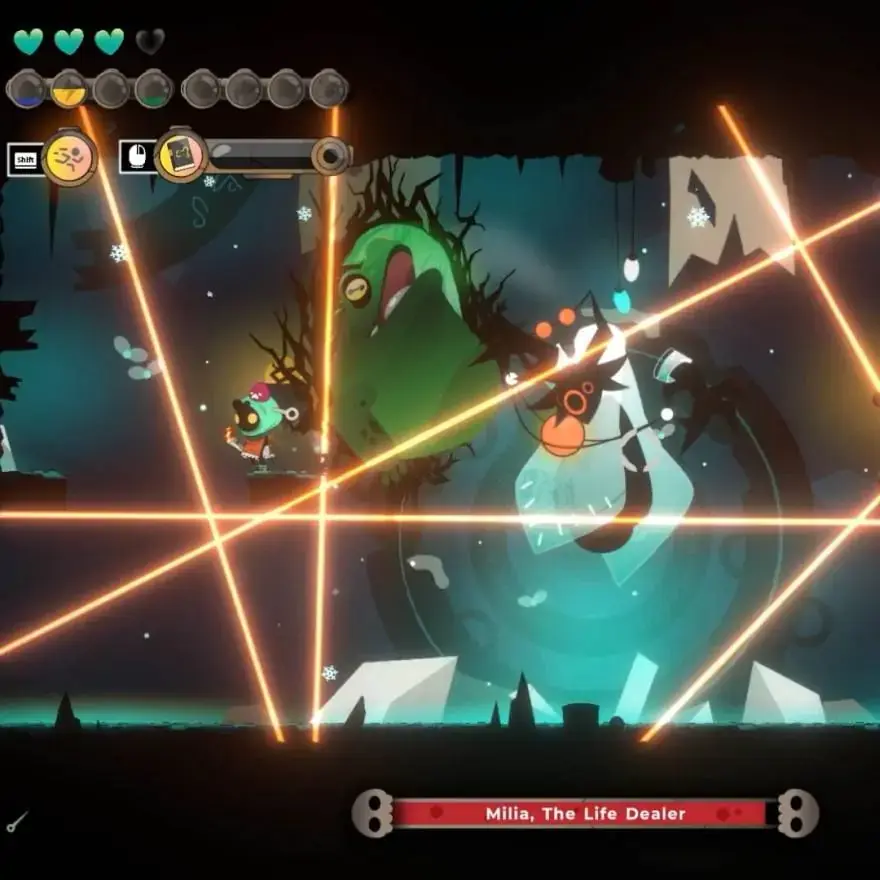Select the yellow lightning orb
Screen dimensions: 880x880
click(x=68, y=89)
